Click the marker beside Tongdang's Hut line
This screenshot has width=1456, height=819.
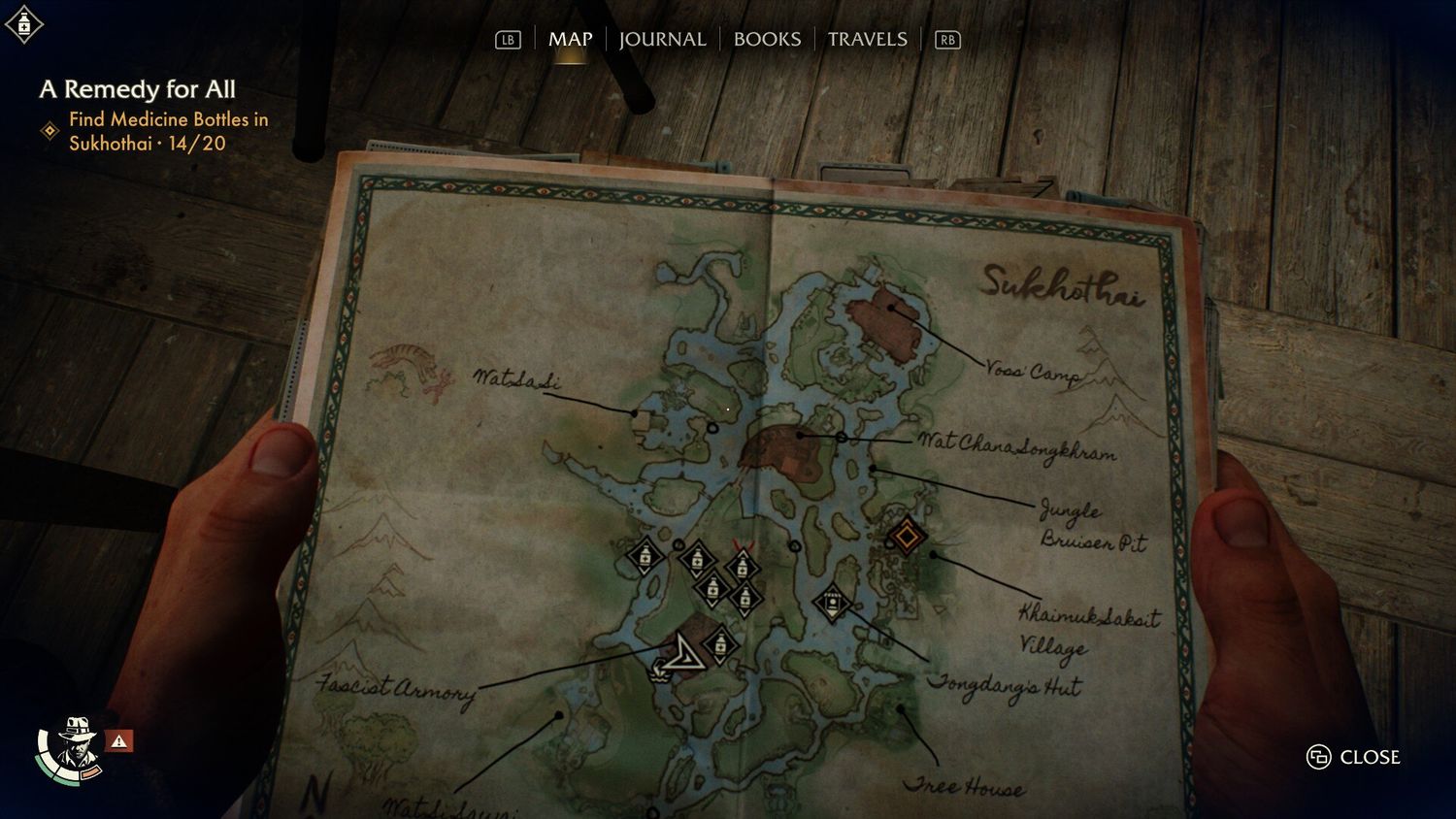tap(832, 604)
